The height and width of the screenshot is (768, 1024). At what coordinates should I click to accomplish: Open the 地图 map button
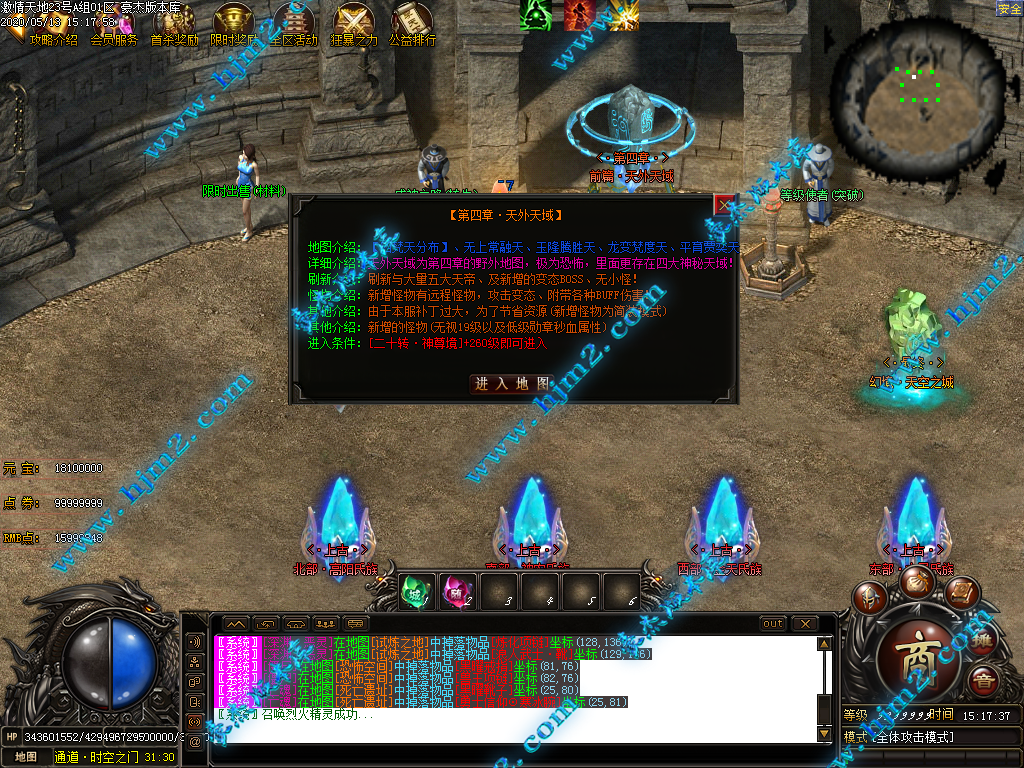26,757
